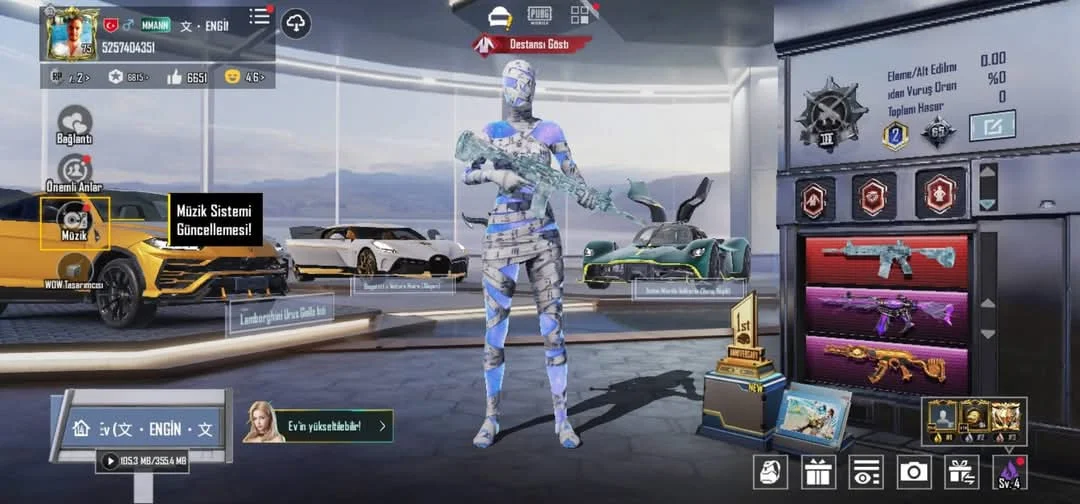This screenshot has height=504, width=1080.
Task: Open the list menu icon with red dot
Action: click(x=260, y=16)
